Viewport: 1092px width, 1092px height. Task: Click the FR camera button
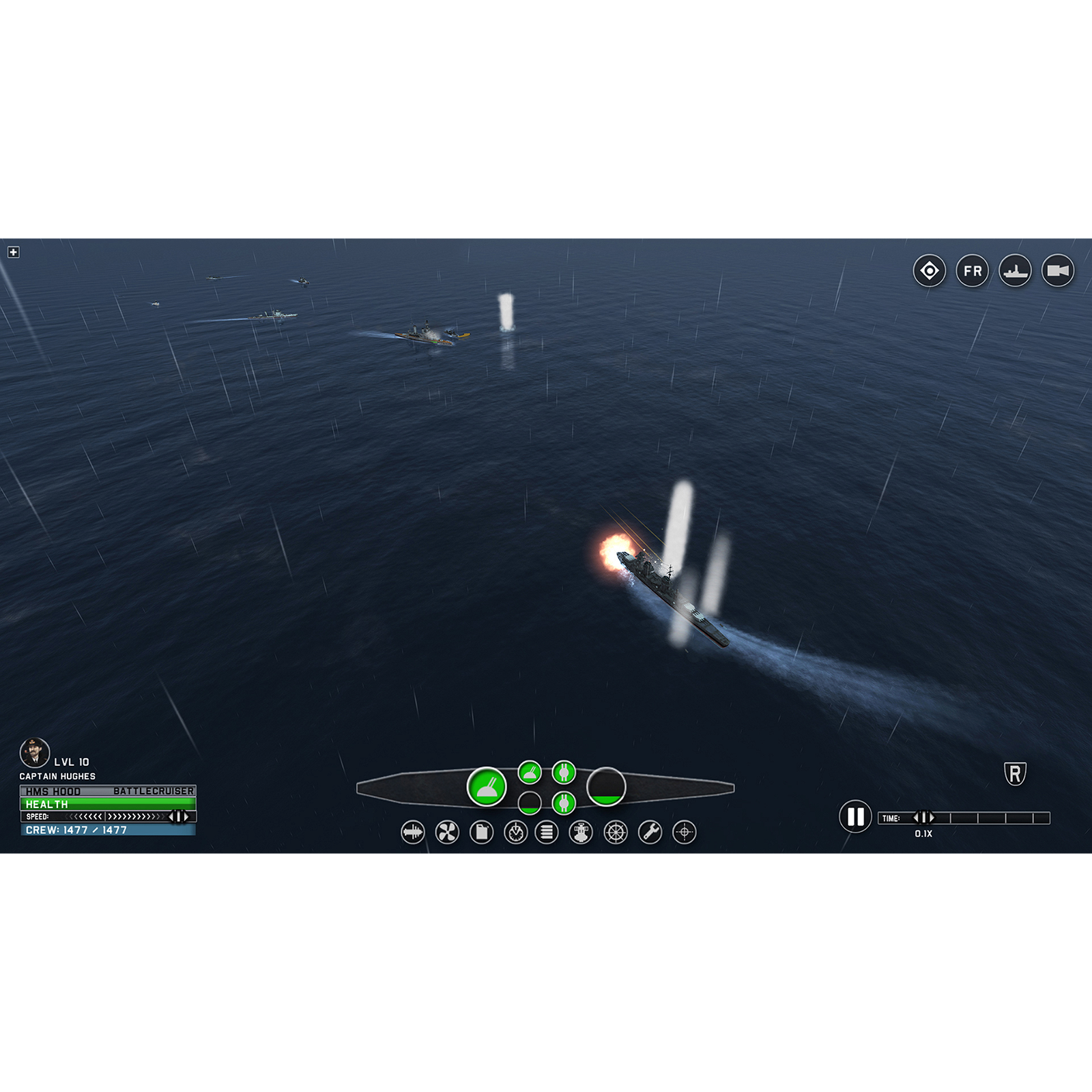tap(973, 271)
